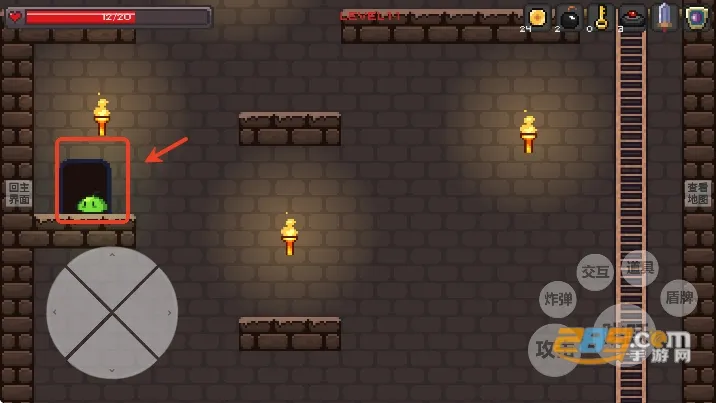Open the map with 查看地图
The width and height of the screenshot is (716, 403).
point(697,194)
